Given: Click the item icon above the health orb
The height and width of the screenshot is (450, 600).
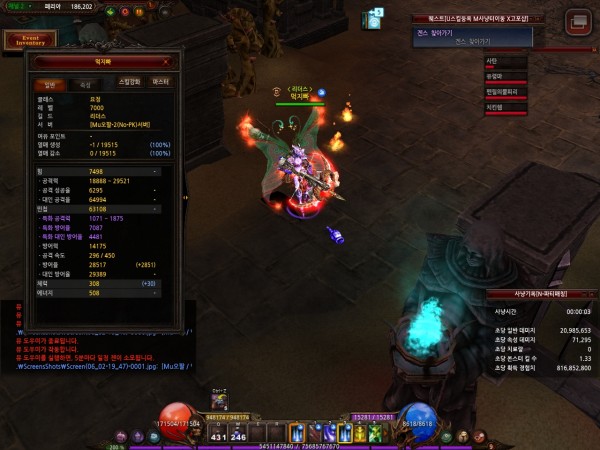Looking at the screenshot, I should click(x=219, y=401).
